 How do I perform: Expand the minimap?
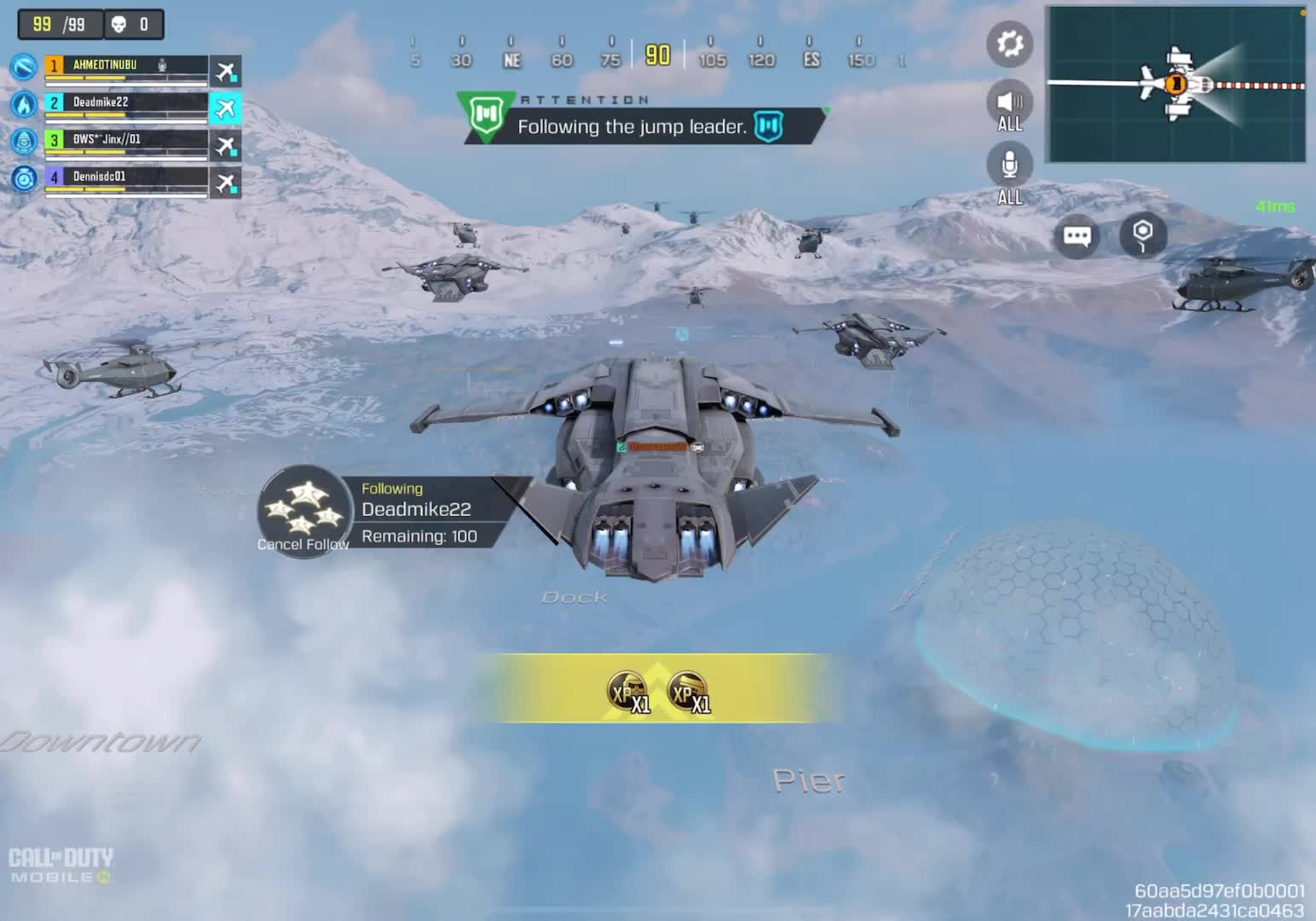[1176, 84]
